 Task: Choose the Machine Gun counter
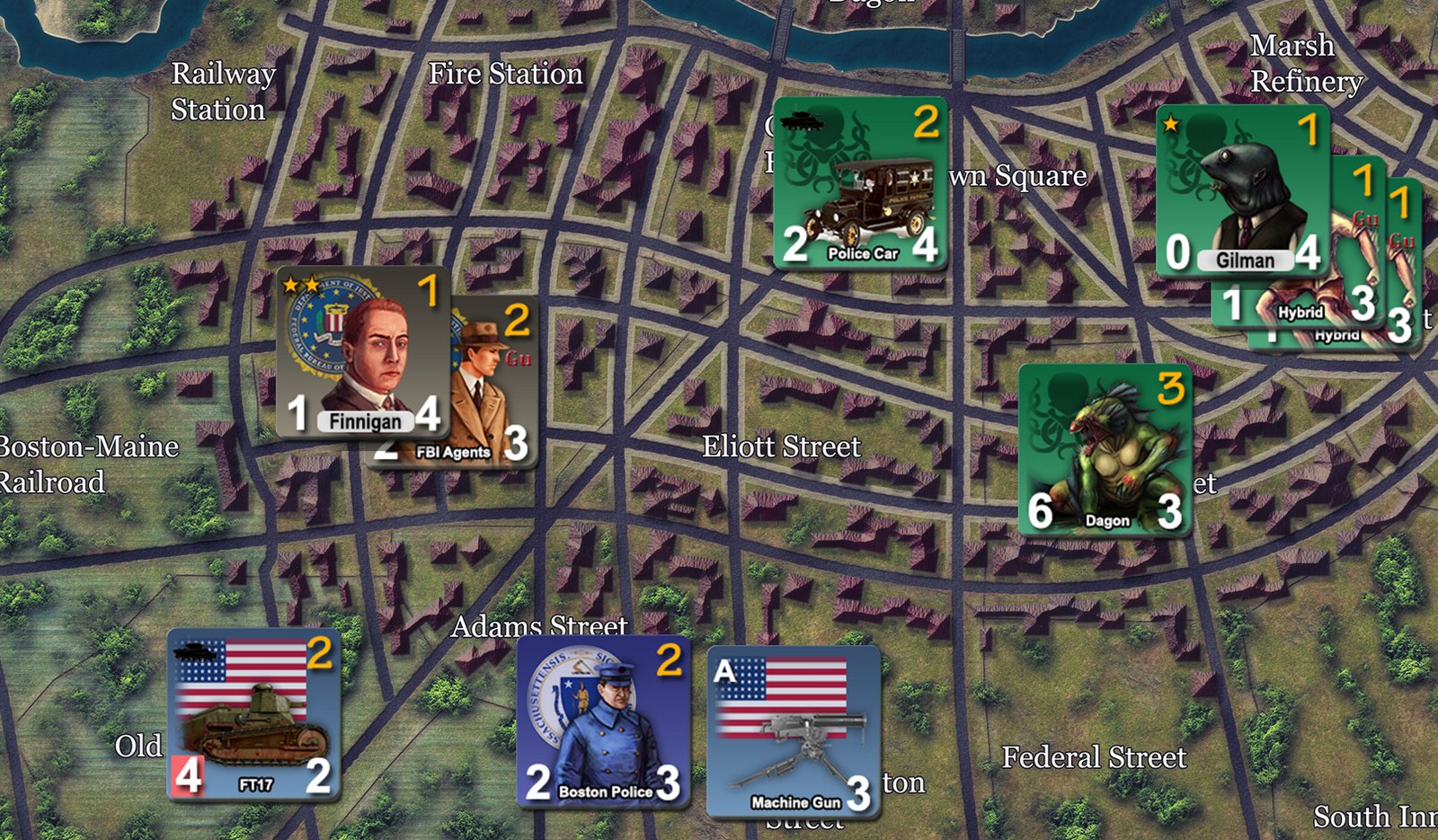point(794,731)
